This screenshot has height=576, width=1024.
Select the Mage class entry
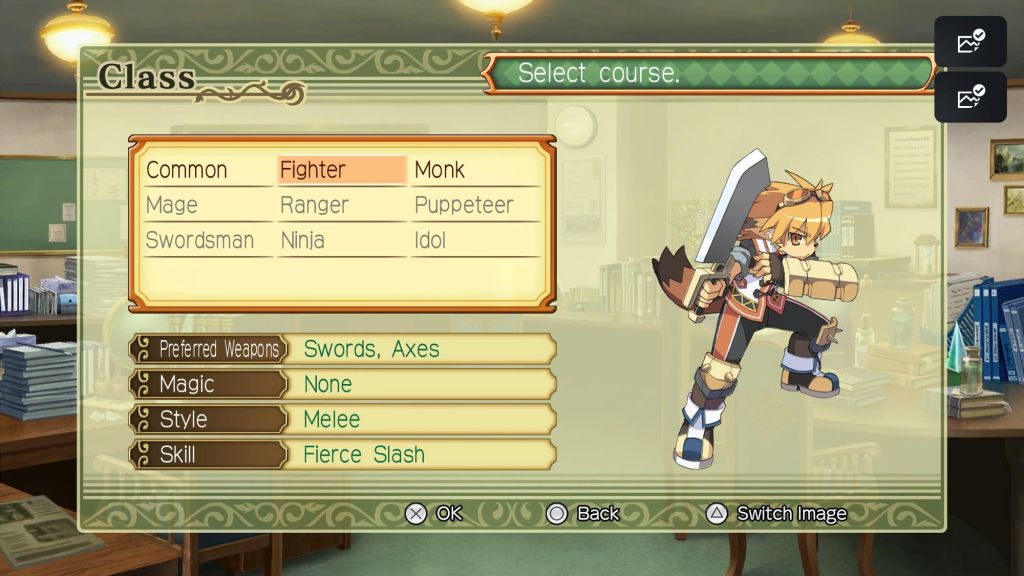pos(172,205)
